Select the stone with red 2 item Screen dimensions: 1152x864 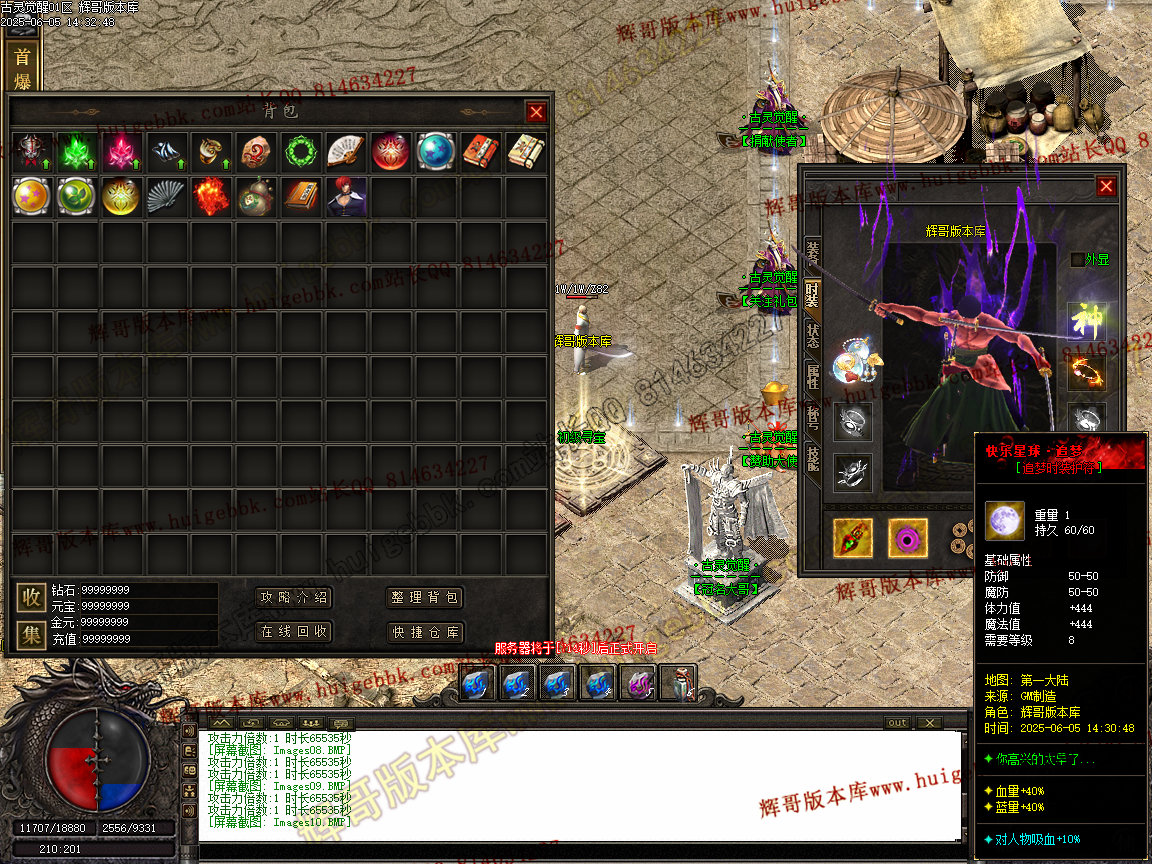pyautogui.click(x=255, y=152)
